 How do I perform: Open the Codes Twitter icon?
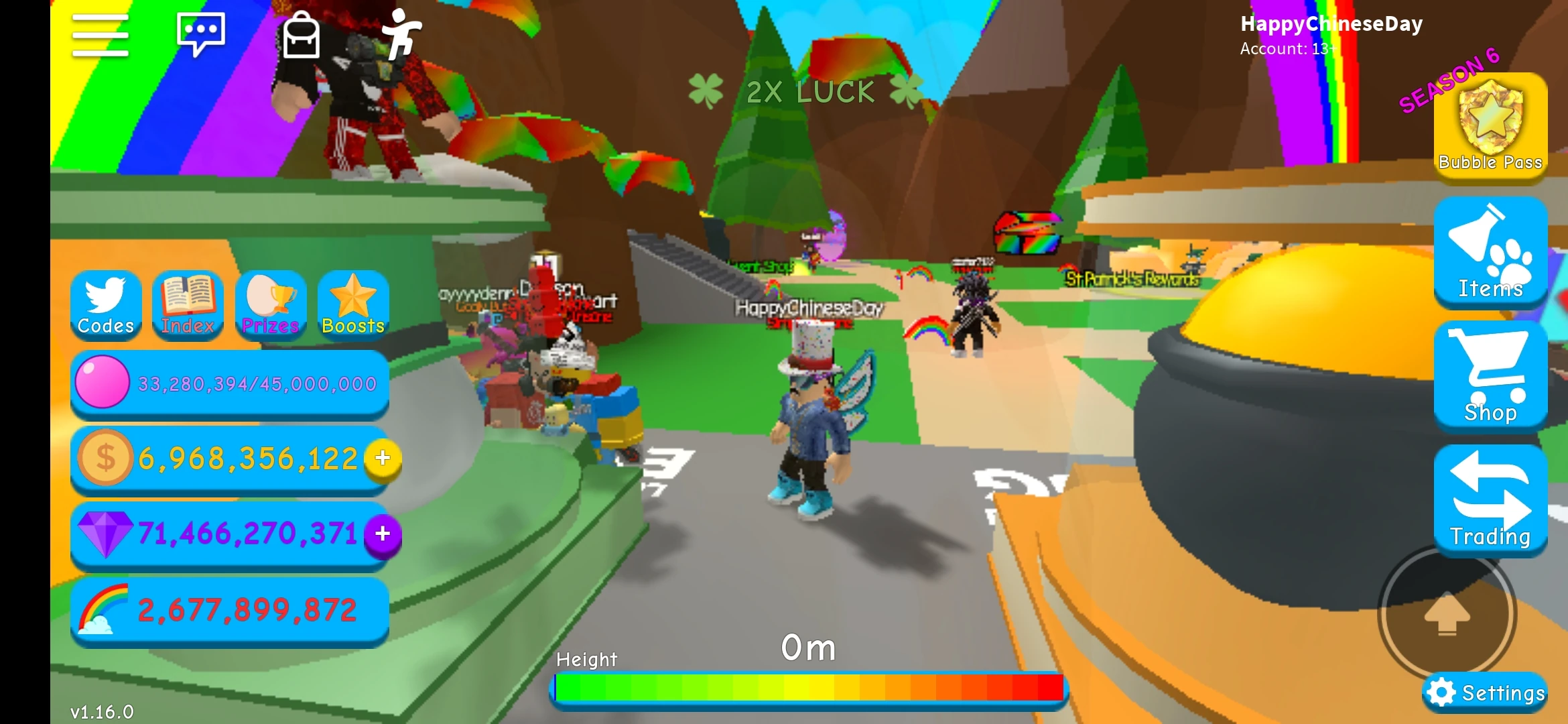(x=105, y=305)
